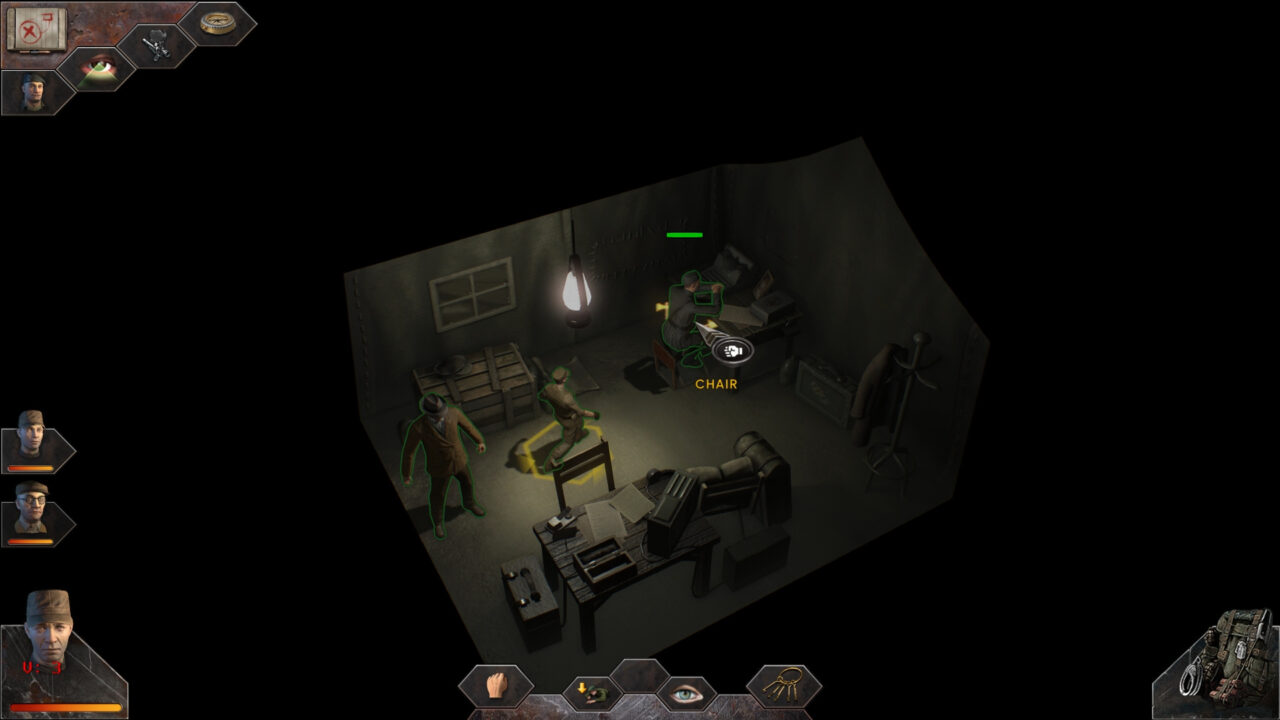
Task: Click the CHAIR interaction label
Action: pos(714,383)
